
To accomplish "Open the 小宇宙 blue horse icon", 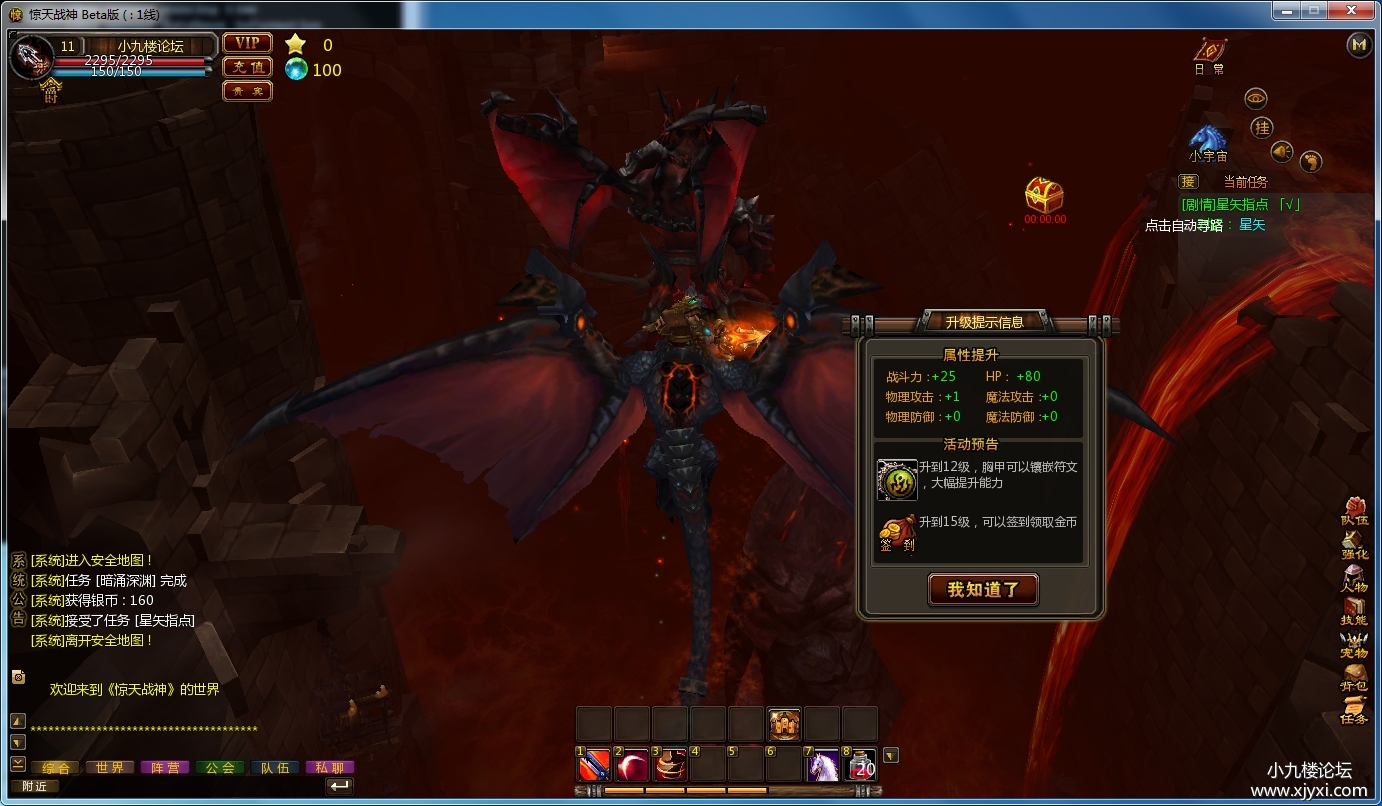I will point(1208,139).
